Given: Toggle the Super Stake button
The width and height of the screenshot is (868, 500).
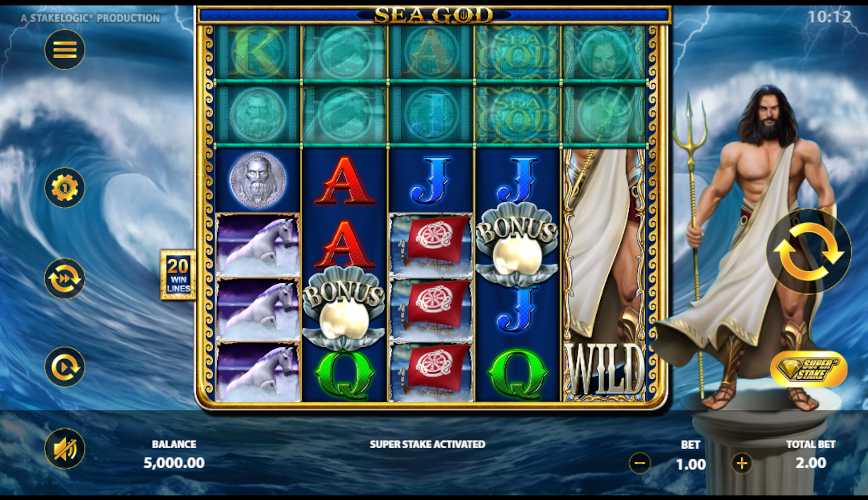Looking at the screenshot, I should coord(803,369).
